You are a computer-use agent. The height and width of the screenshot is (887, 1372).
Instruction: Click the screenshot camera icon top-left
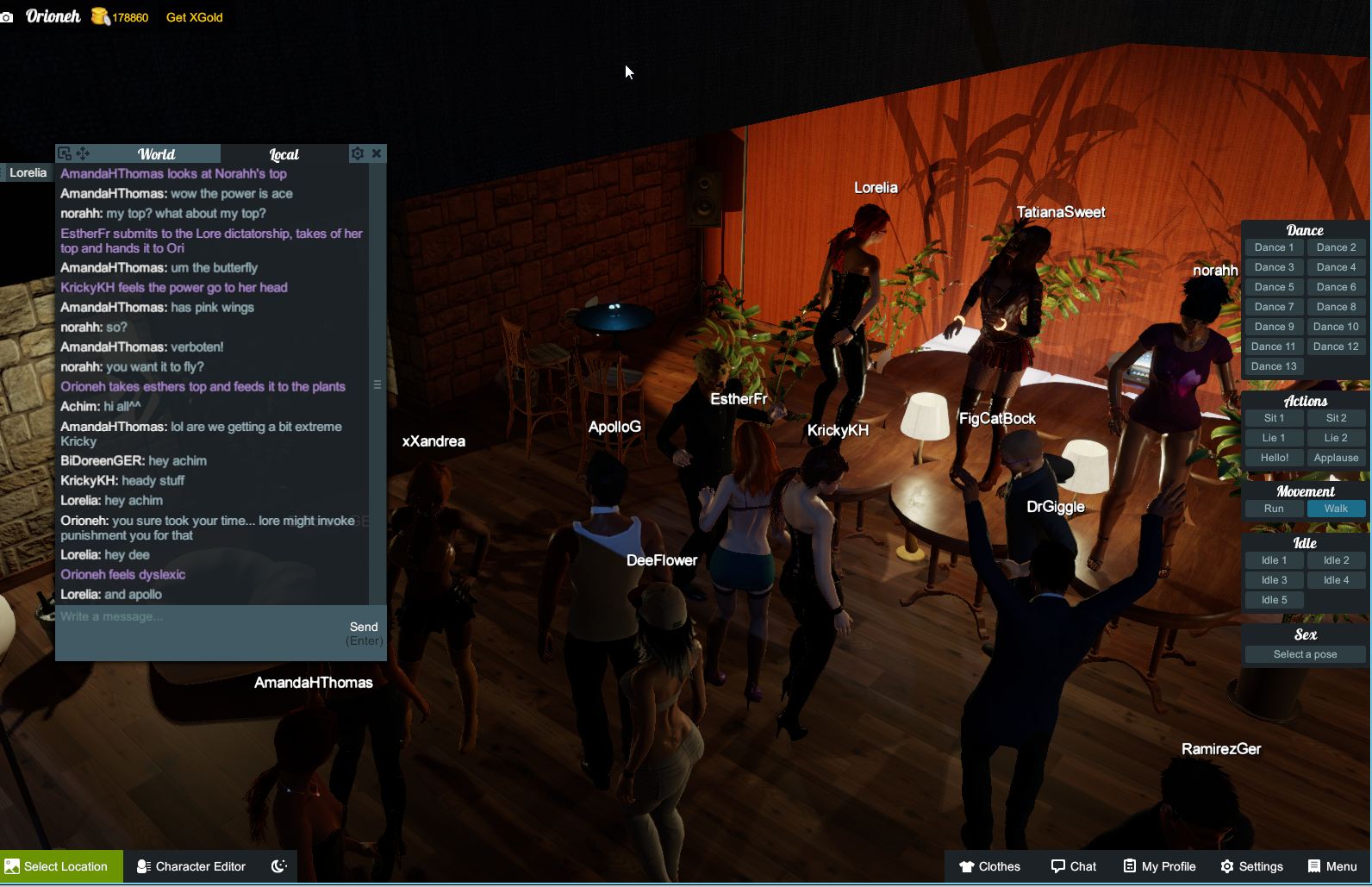click(8, 16)
